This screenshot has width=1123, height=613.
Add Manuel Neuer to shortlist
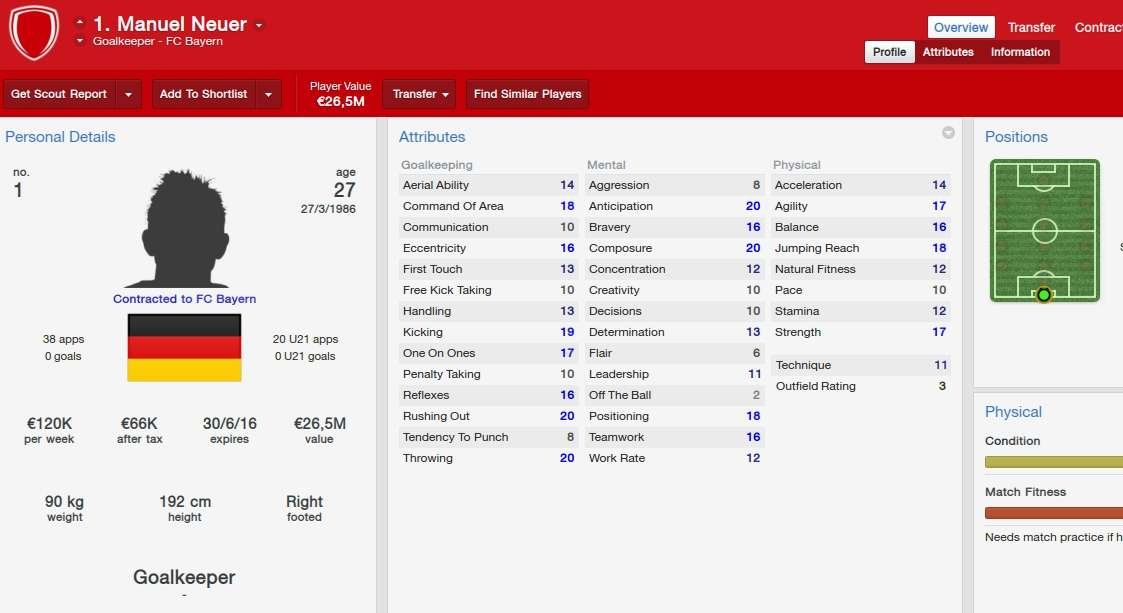coord(203,94)
